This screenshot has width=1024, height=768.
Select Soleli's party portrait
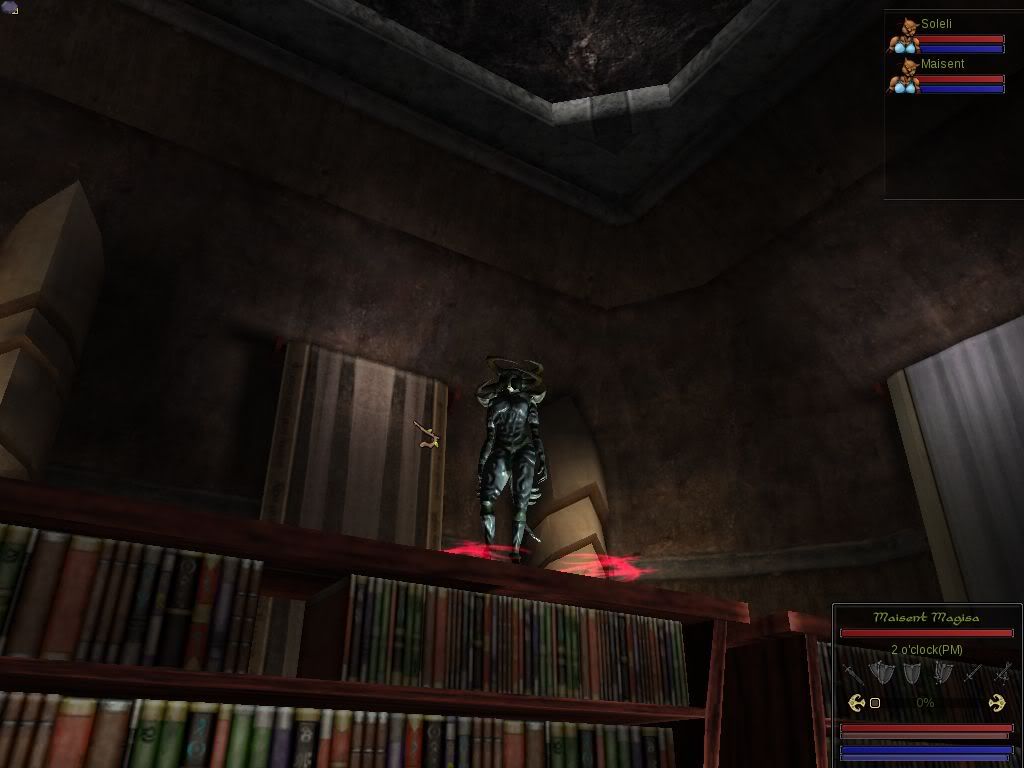pyautogui.click(x=905, y=35)
